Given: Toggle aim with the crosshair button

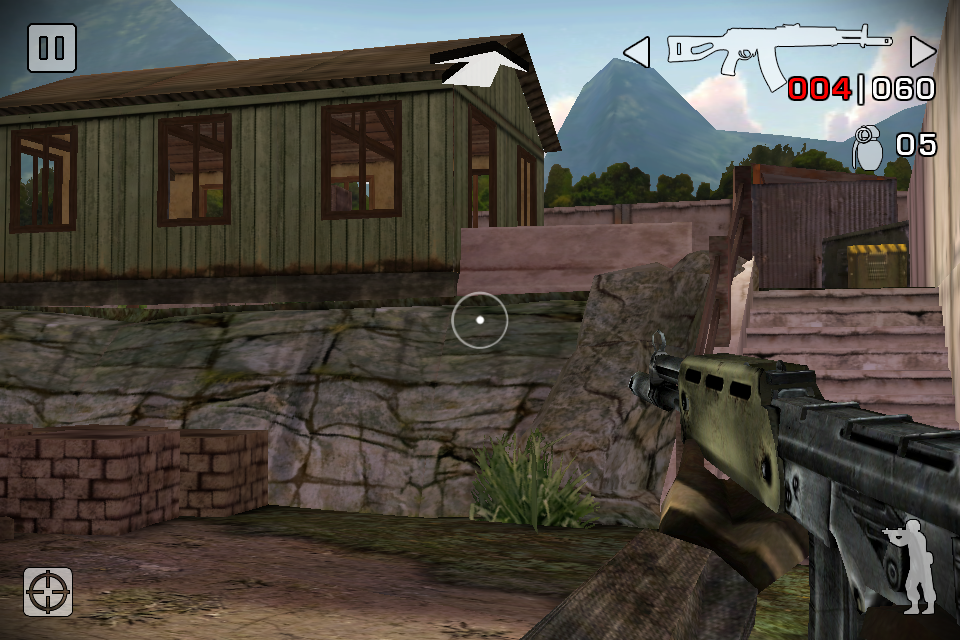Looking at the screenshot, I should [49, 592].
